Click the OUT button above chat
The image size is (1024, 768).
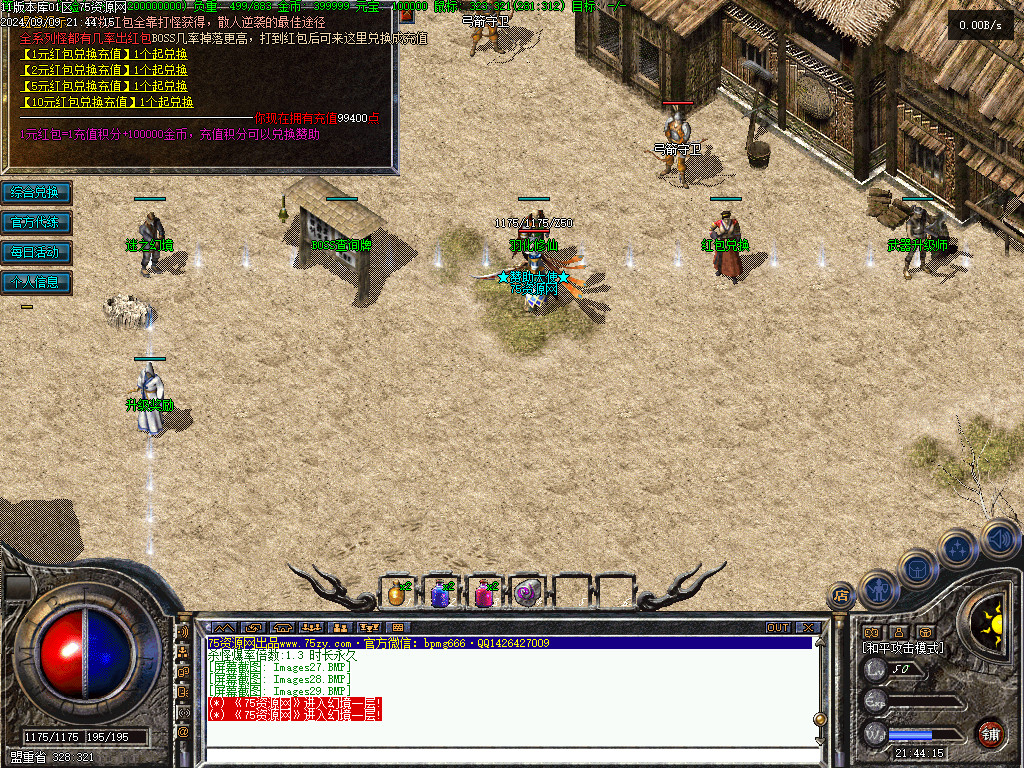pos(778,628)
